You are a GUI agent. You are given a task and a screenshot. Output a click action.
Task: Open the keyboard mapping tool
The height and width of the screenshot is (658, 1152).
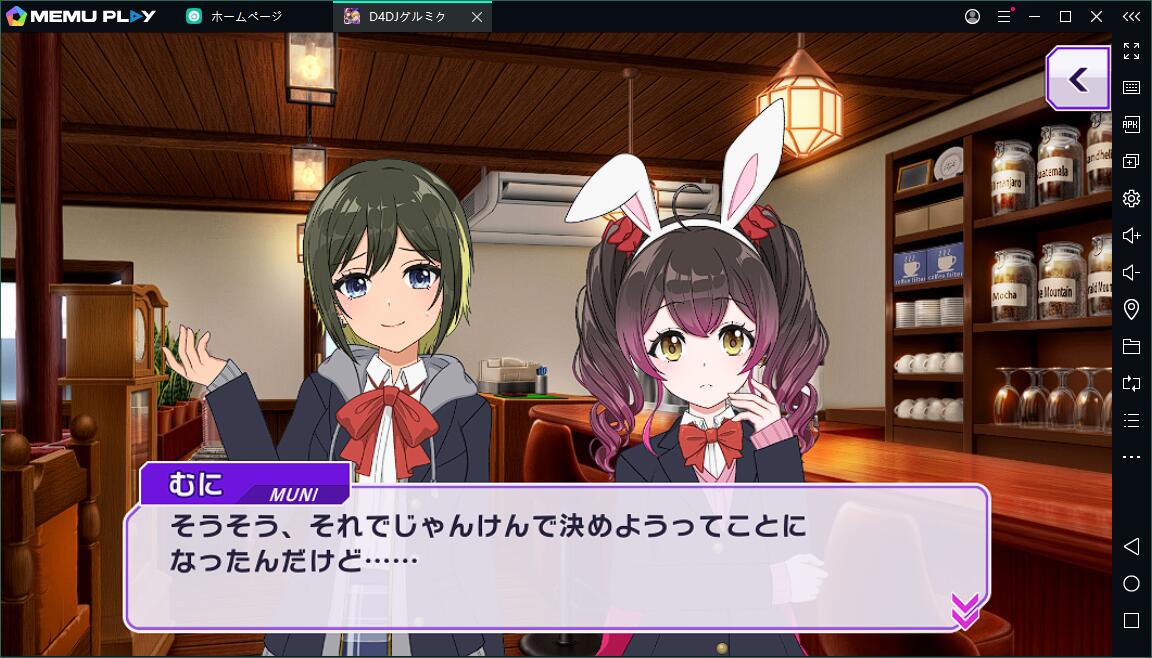point(1131,88)
